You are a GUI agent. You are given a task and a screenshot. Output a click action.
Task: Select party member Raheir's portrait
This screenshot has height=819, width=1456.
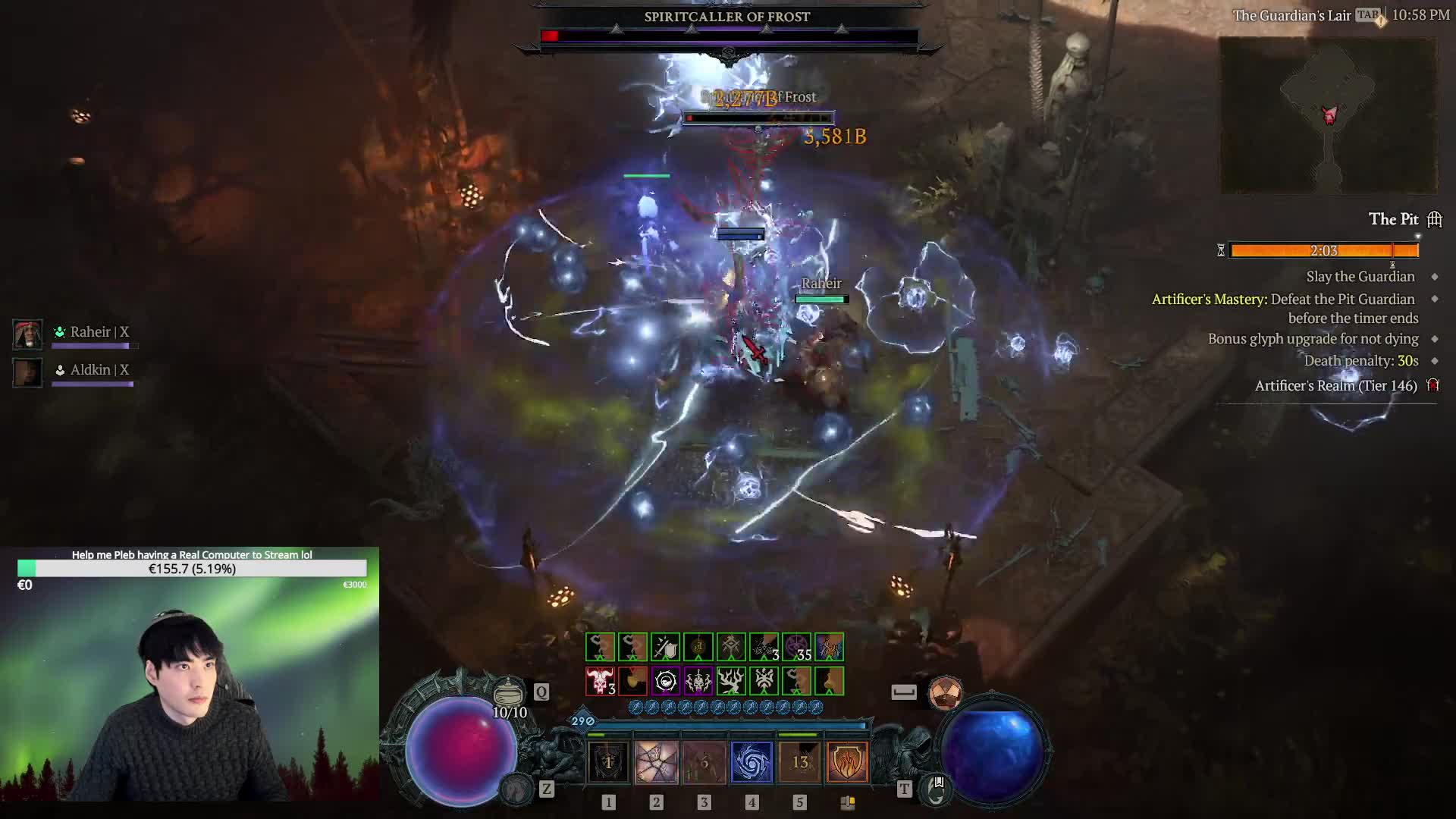(x=28, y=334)
